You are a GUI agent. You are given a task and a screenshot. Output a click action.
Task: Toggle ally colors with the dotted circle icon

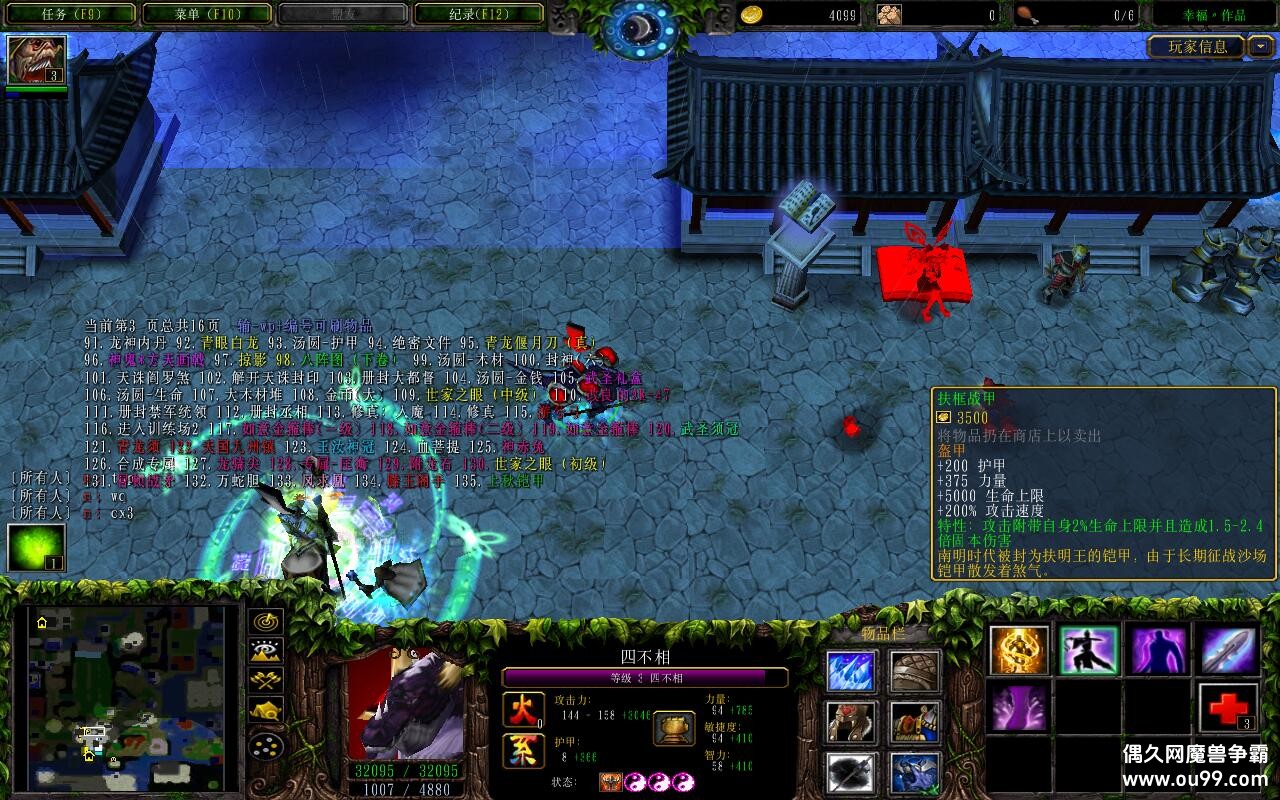pos(265,748)
